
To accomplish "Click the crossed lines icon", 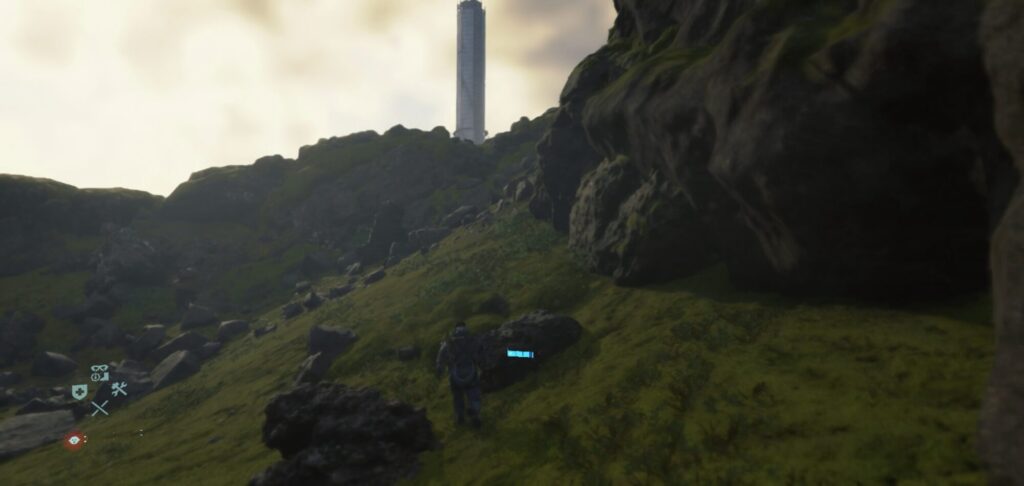I will 99,408.
